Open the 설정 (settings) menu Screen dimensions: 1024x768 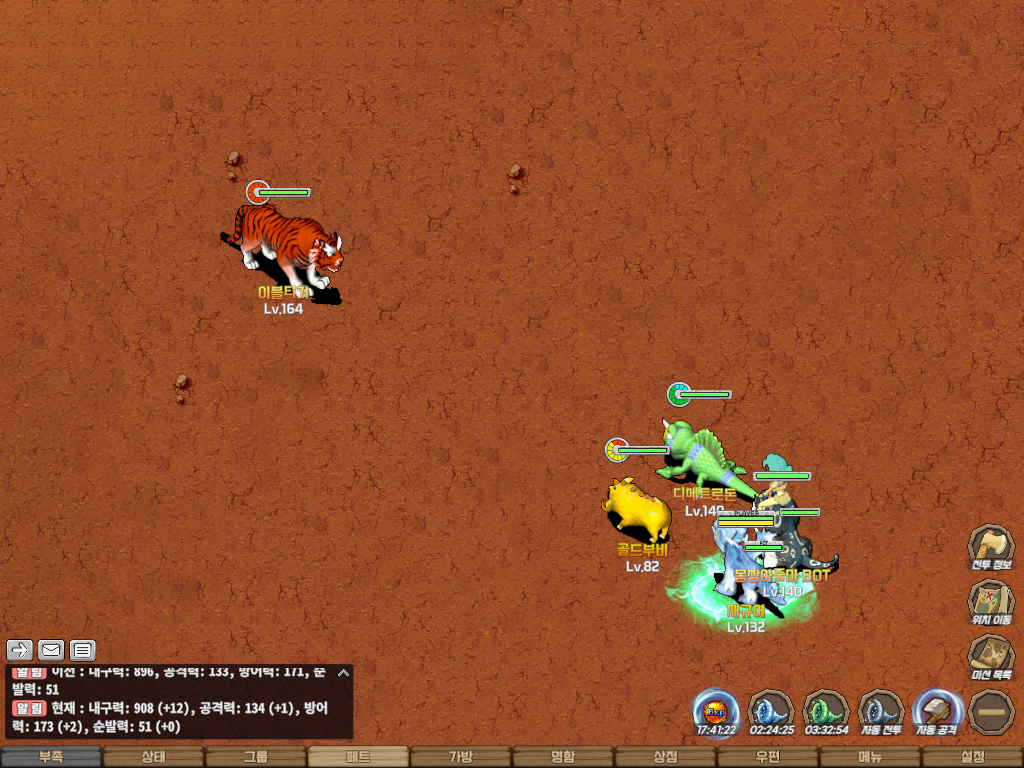[972, 757]
